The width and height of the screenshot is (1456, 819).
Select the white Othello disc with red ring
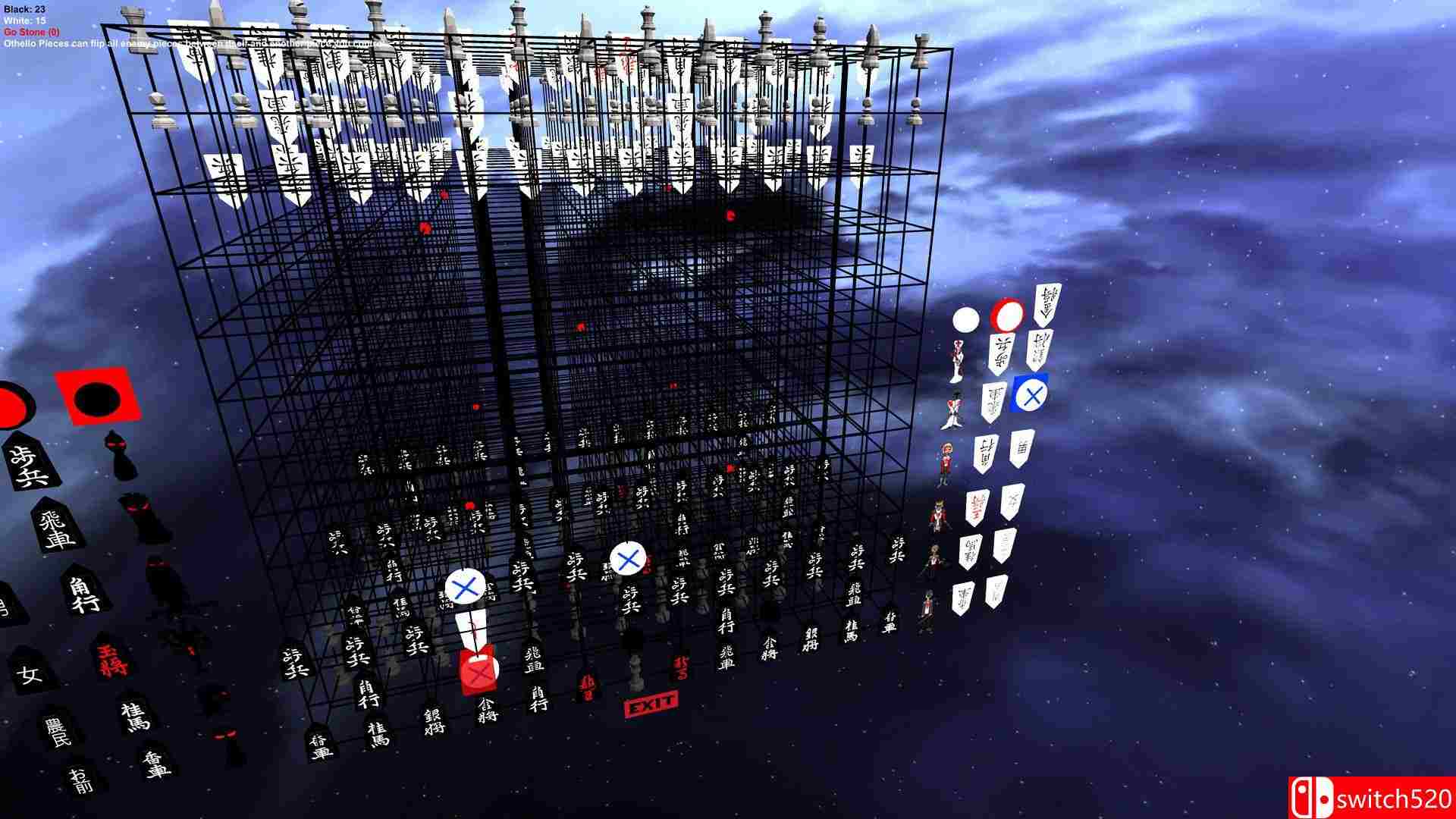click(x=1007, y=316)
